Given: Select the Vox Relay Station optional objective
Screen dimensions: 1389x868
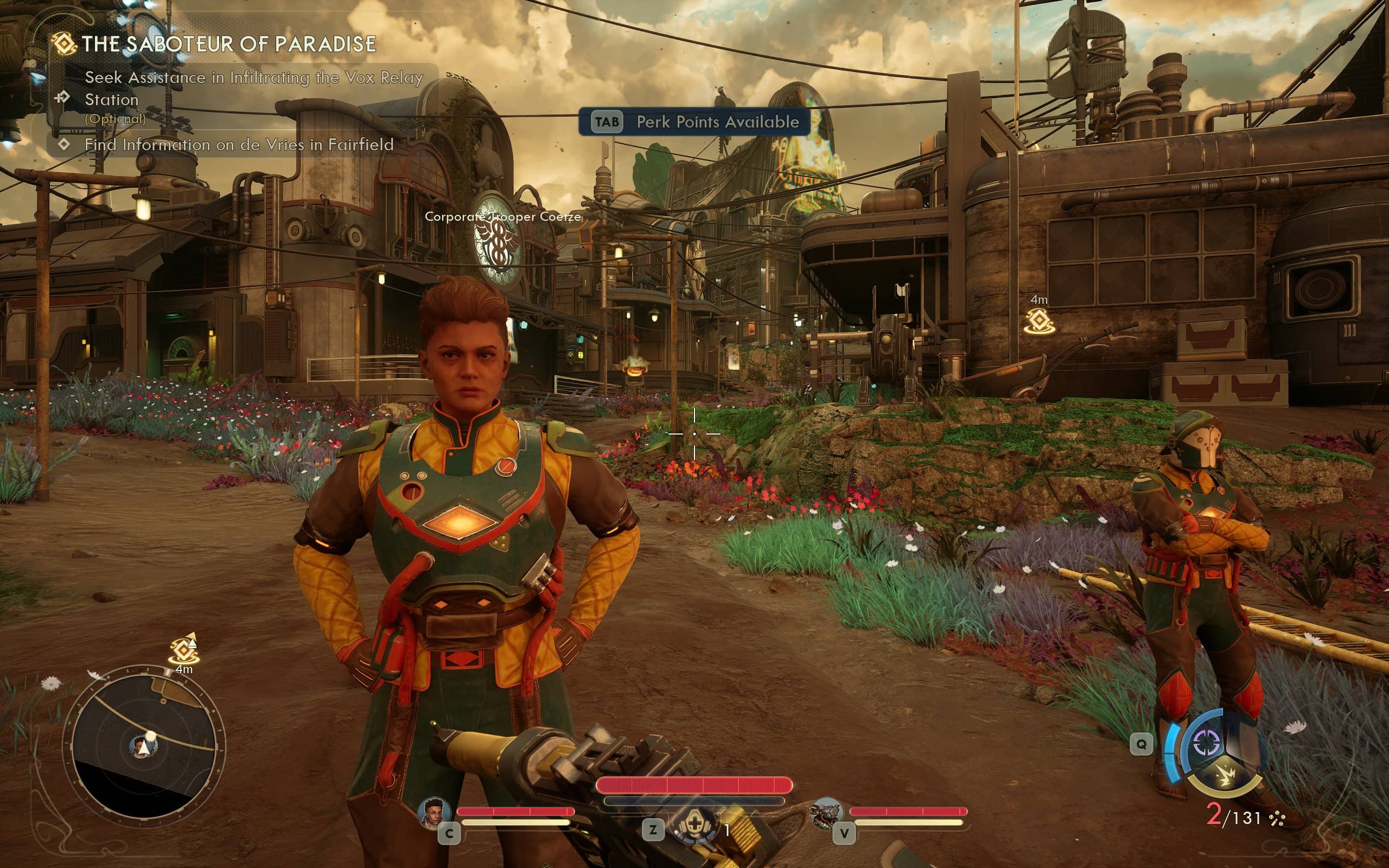Looking at the screenshot, I should [253, 88].
